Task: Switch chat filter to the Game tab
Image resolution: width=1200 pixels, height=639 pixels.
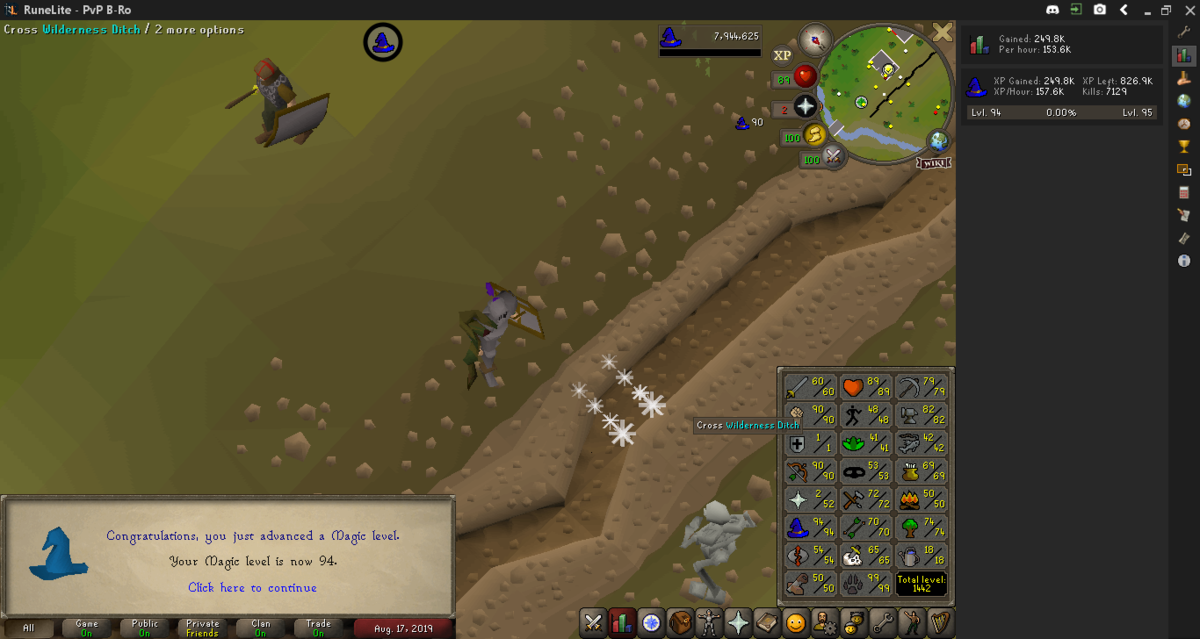Action: coord(87,628)
